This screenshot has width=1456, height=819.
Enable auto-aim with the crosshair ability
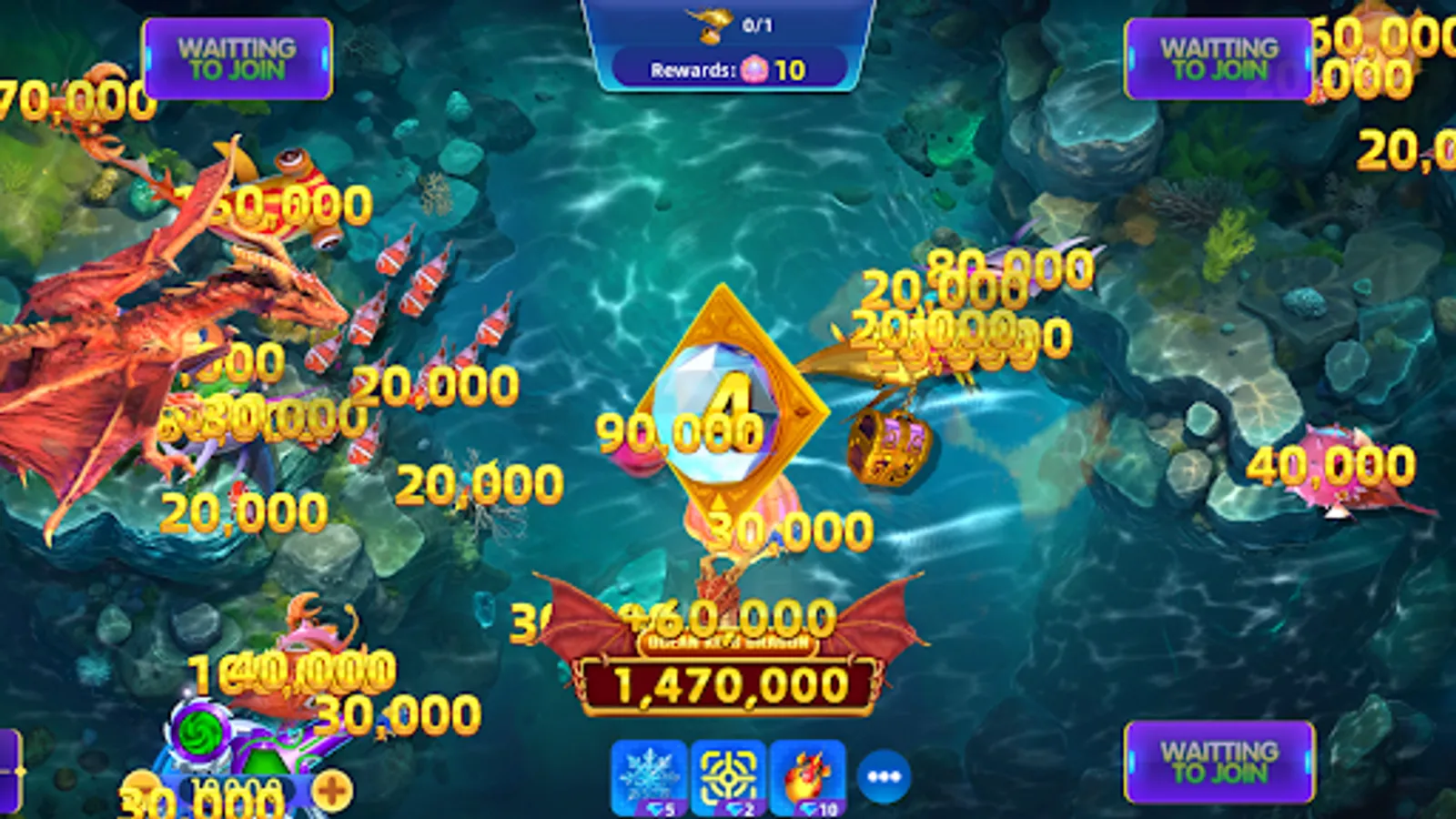pos(728,776)
